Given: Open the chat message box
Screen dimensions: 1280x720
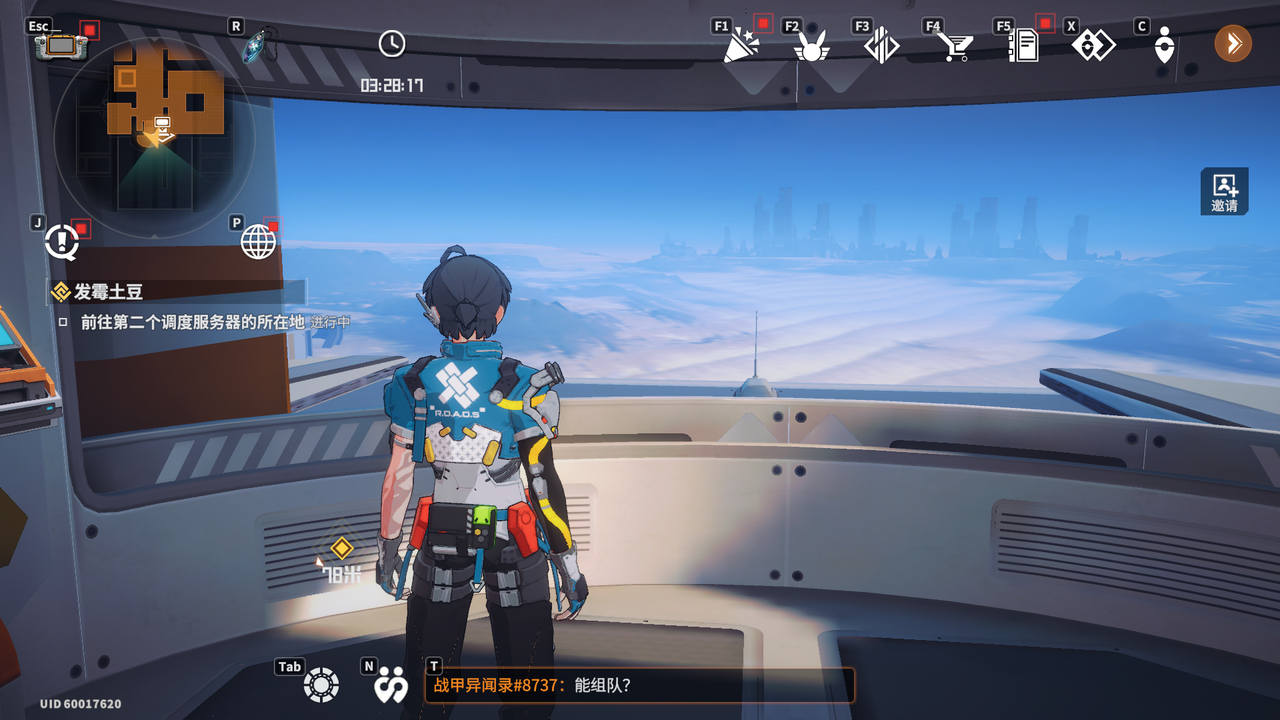Looking at the screenshot, I should pos(640,686).
